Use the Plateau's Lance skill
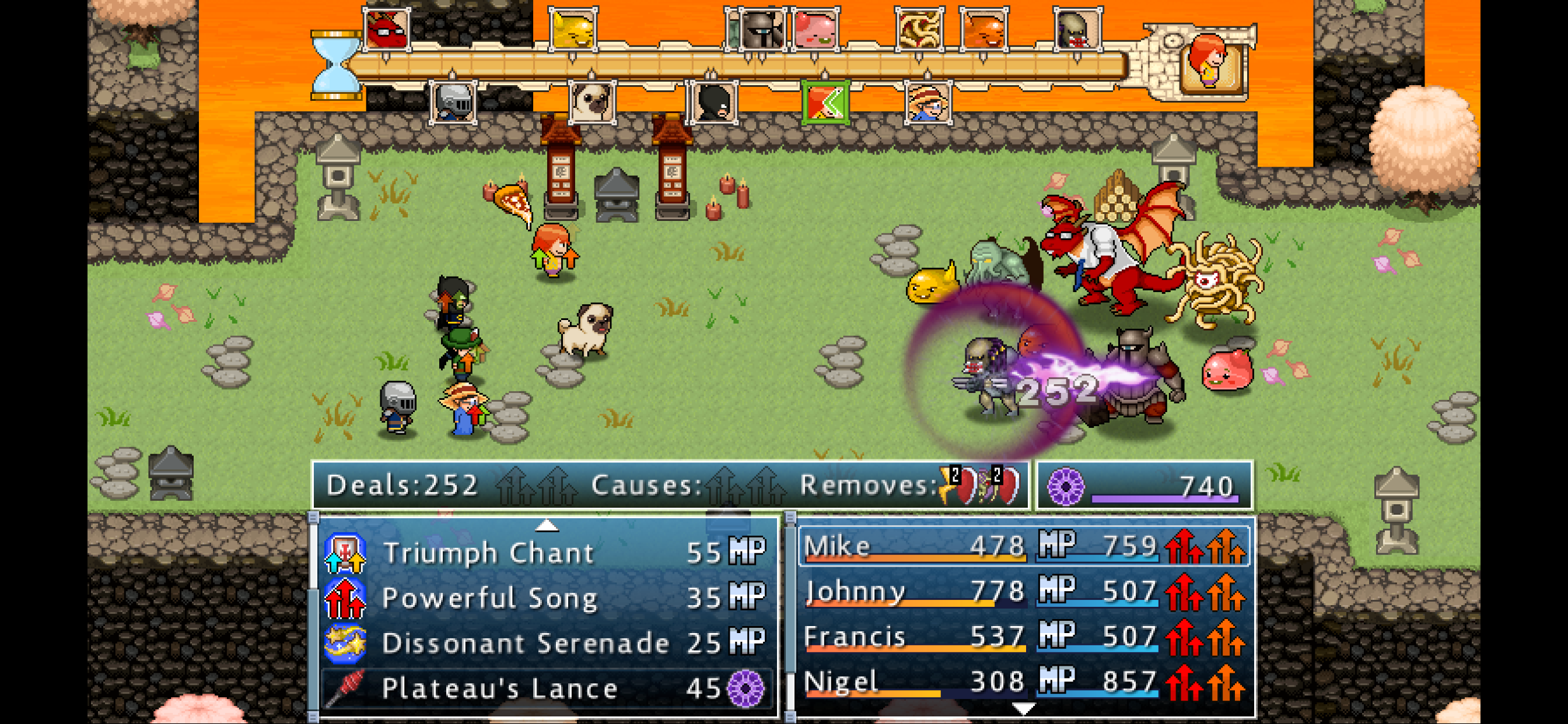 pos(545,688)
